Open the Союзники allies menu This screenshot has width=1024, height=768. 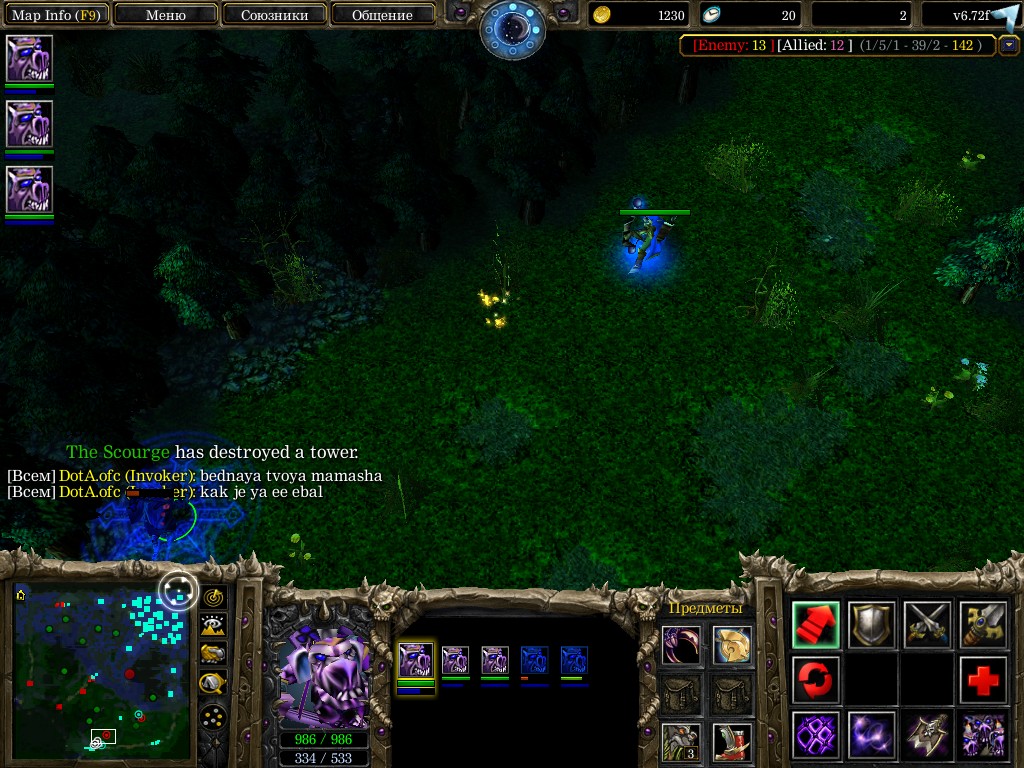point(273,15)
